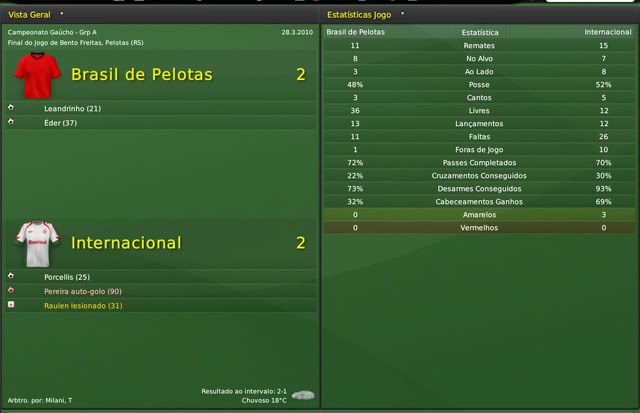Select Raulen lesionado entry

pyautogui.click(x=82, y=304)
